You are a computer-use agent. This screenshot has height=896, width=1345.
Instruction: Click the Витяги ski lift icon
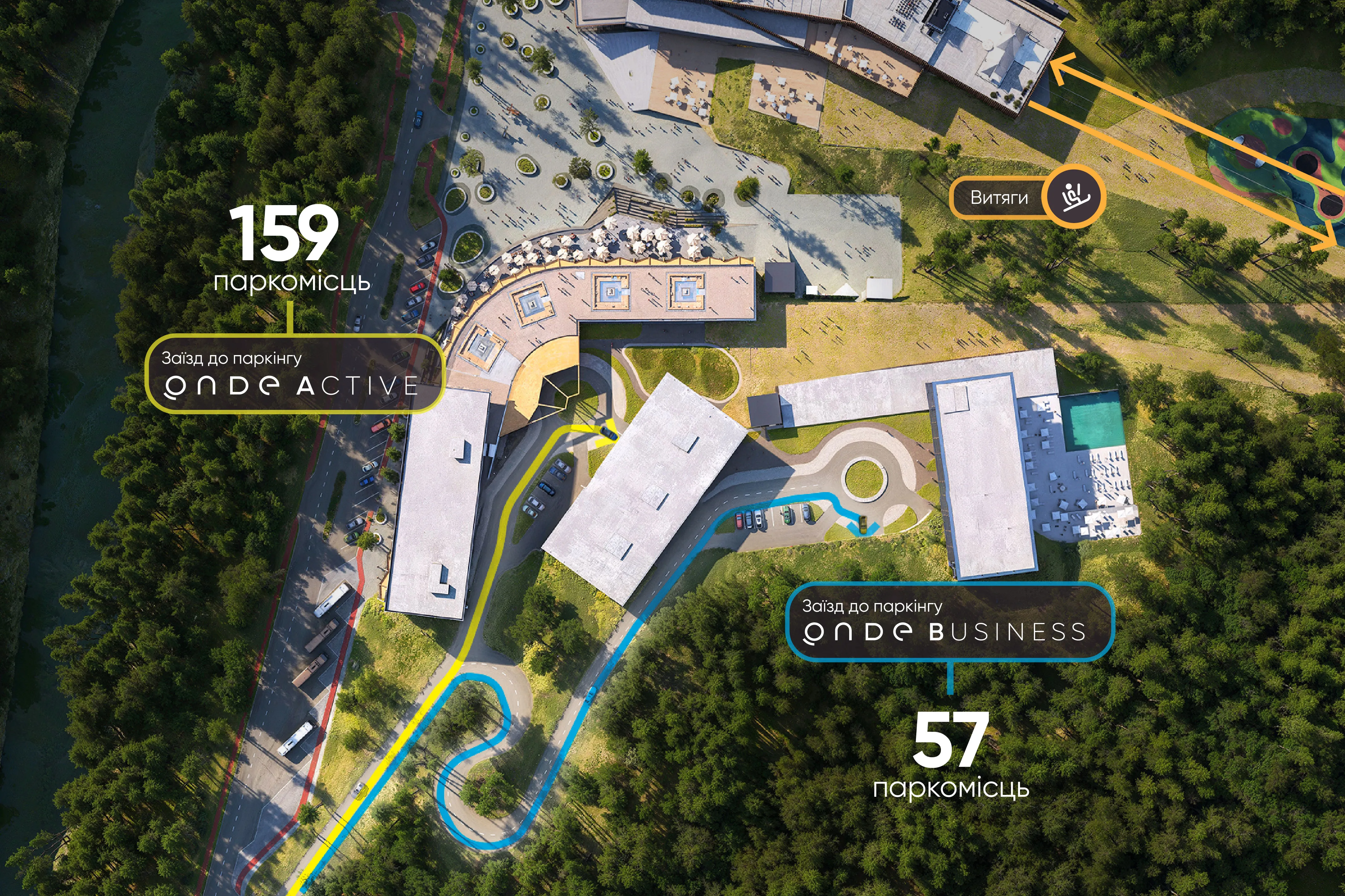[x=1076, y=197]
